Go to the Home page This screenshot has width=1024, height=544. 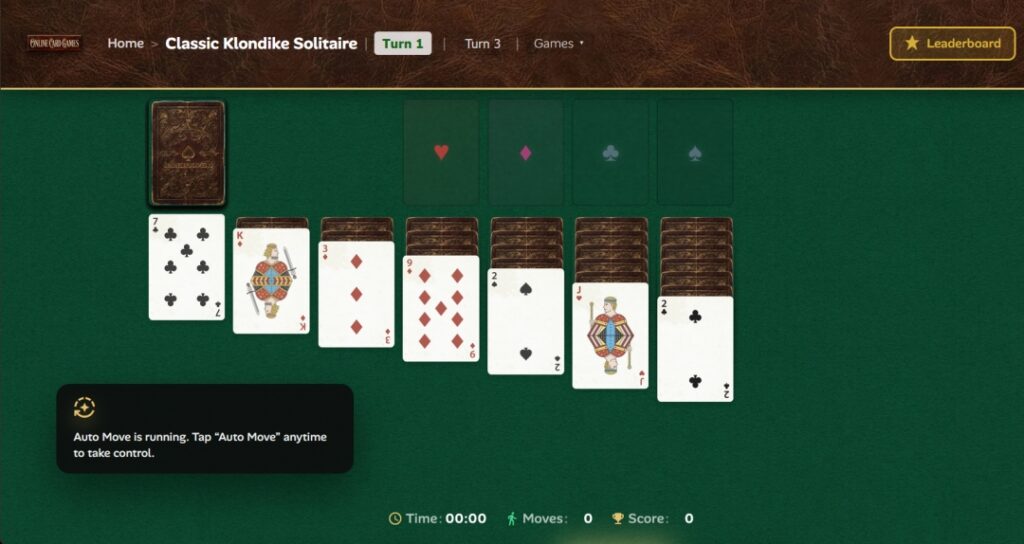pyautogui.click(x=125, y=44)
